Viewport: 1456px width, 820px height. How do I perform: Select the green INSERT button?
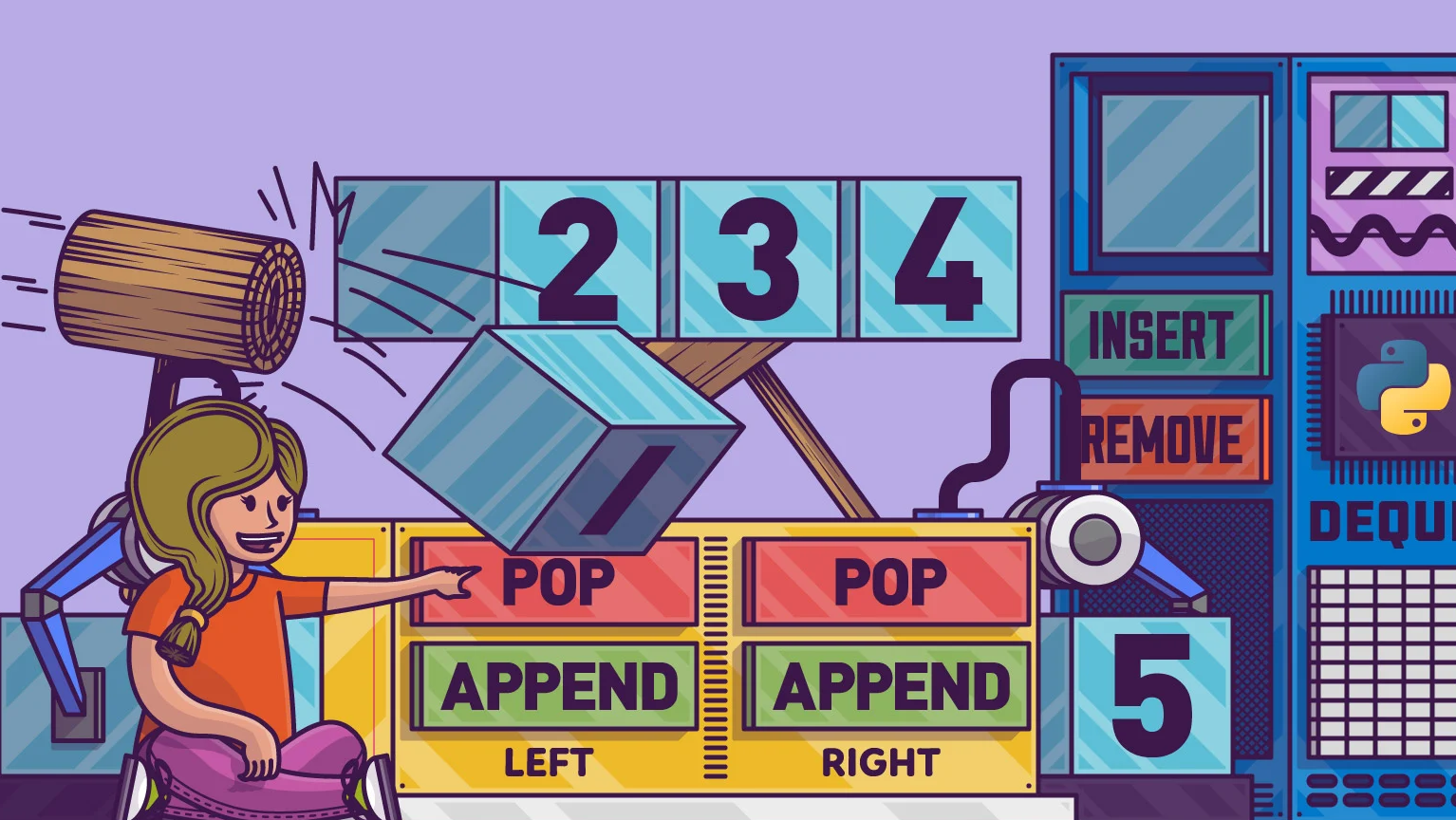[1166, 336]
